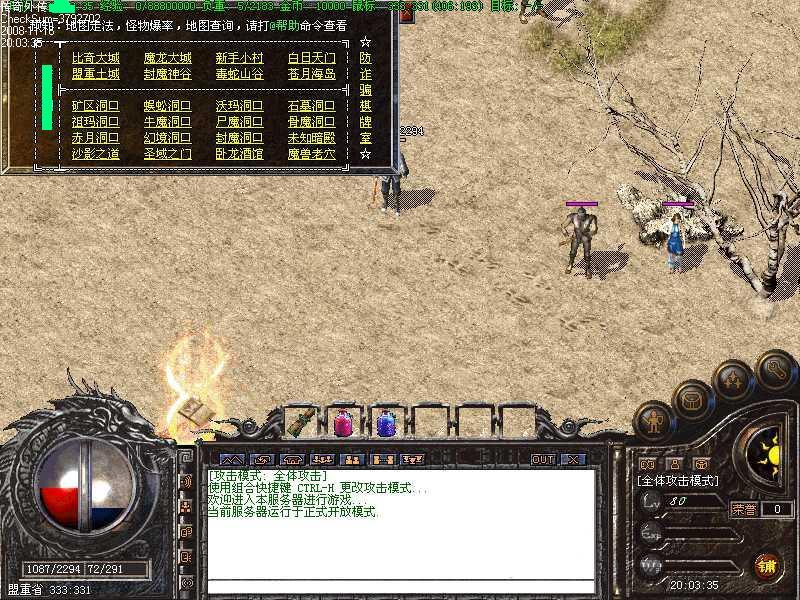800x600 pixels.
Task: Teleport to 比奇大城 from the map list
Action: [x=95, y=58]
